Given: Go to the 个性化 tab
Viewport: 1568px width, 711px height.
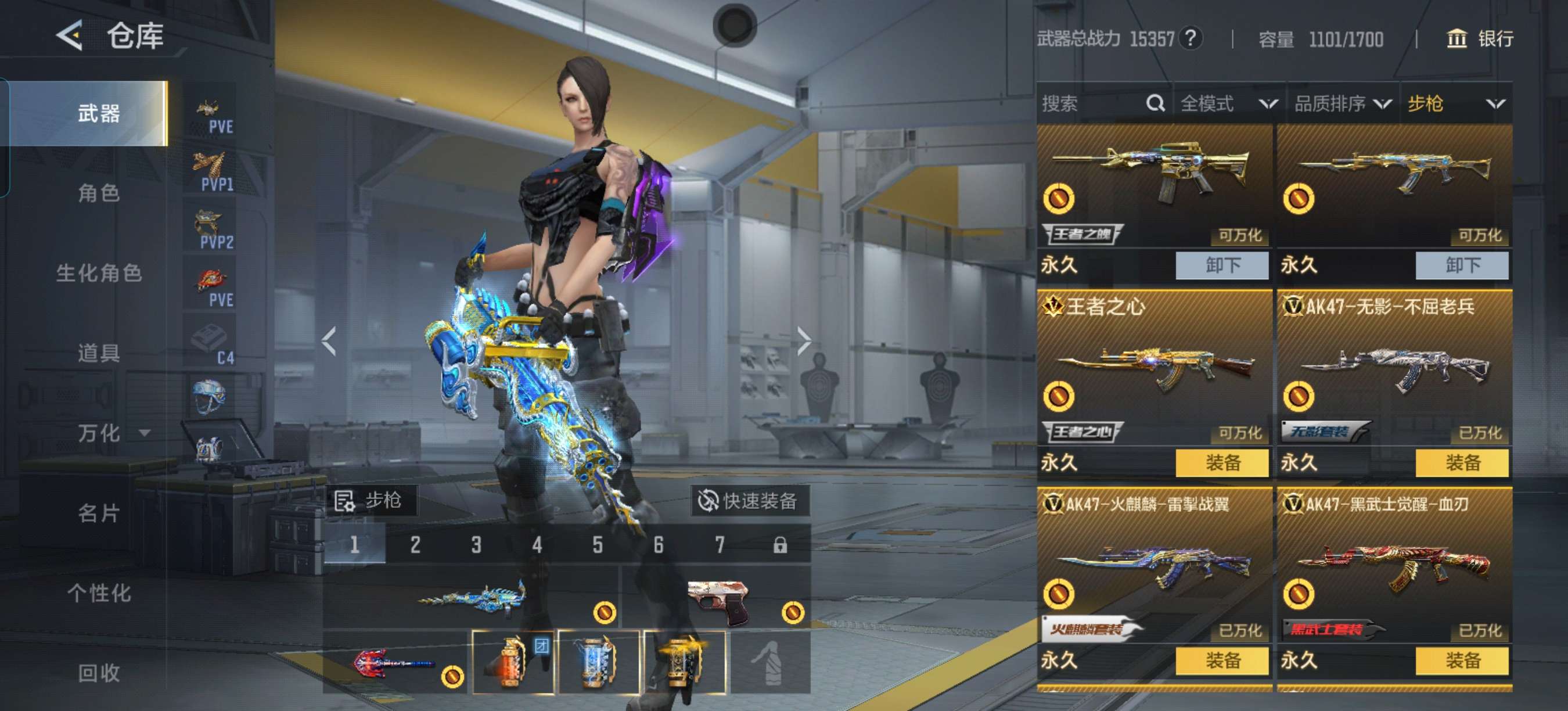Looking at the screenshot, I should click(99, 593).
